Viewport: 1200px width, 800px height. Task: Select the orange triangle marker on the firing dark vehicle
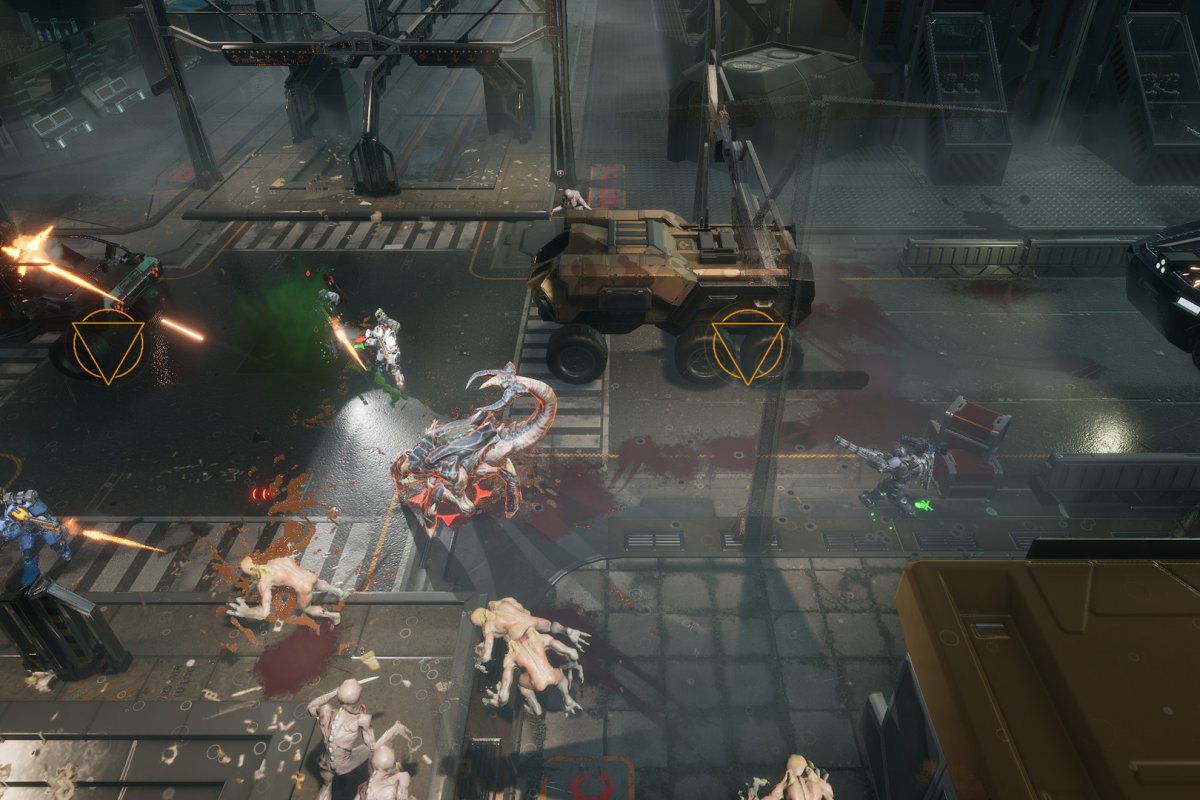pyautogui.click(x=108, y=346)
